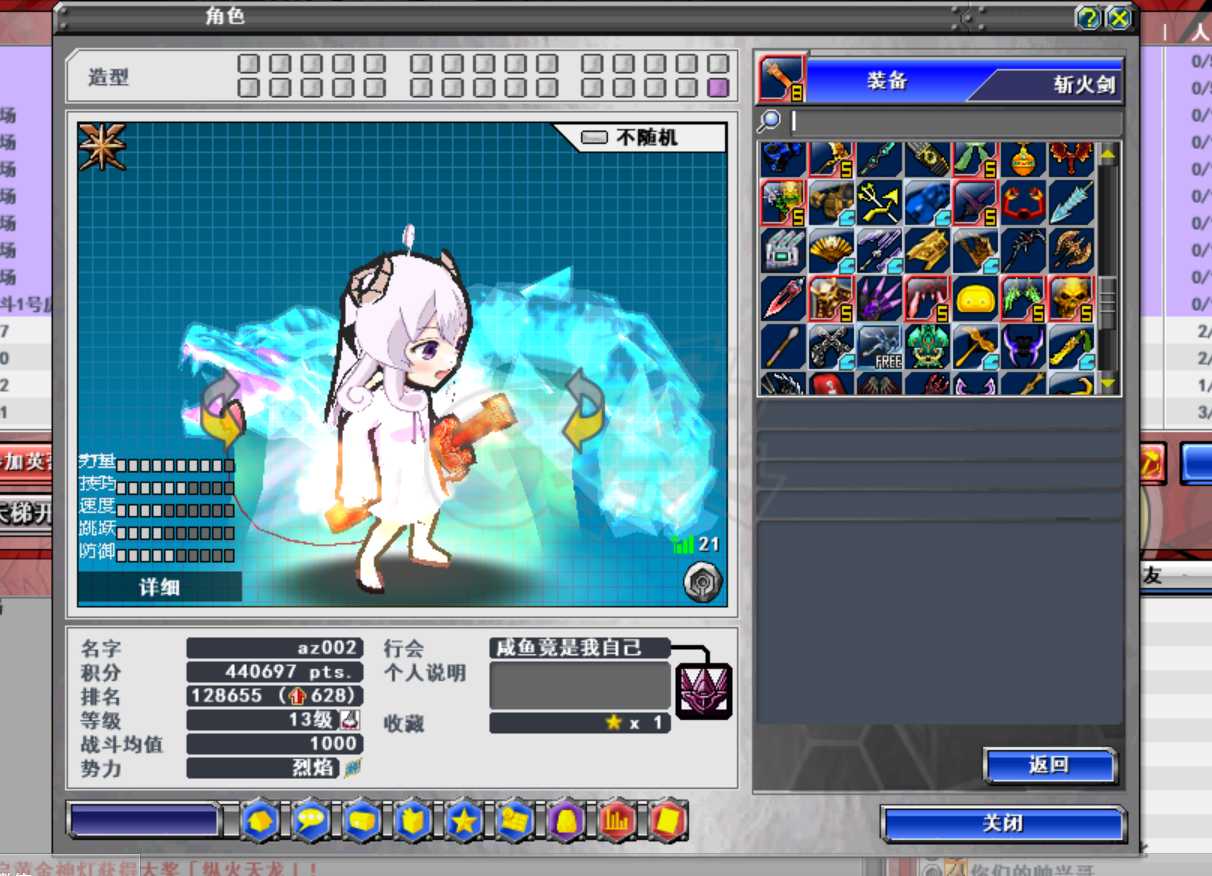Screen dimensions: 1212x876
Task: Pick the item marked FREE
Action: pyautogui.click(x=878, y=346)
